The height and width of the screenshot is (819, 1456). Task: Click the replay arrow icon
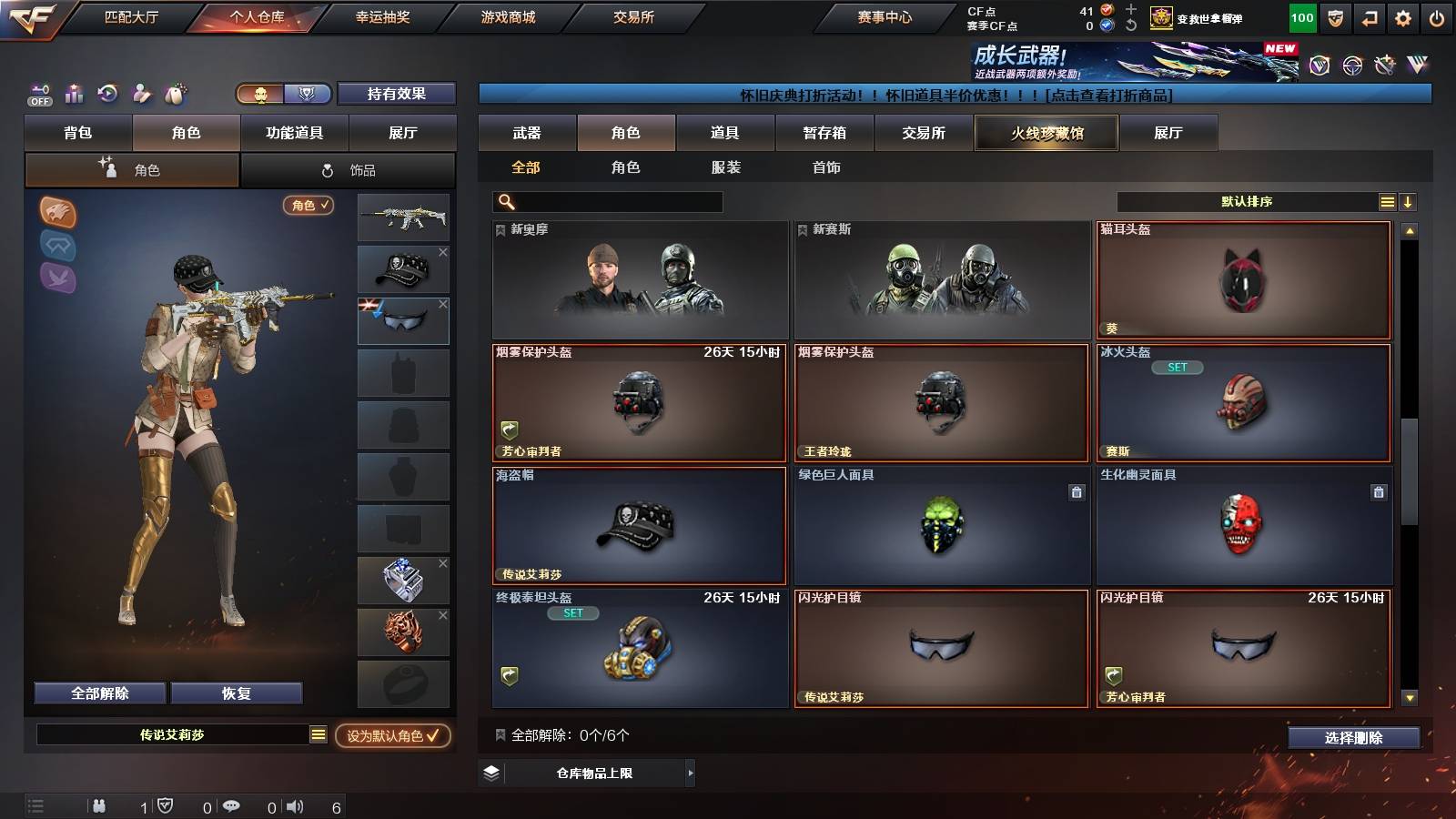tap(107, 94)
